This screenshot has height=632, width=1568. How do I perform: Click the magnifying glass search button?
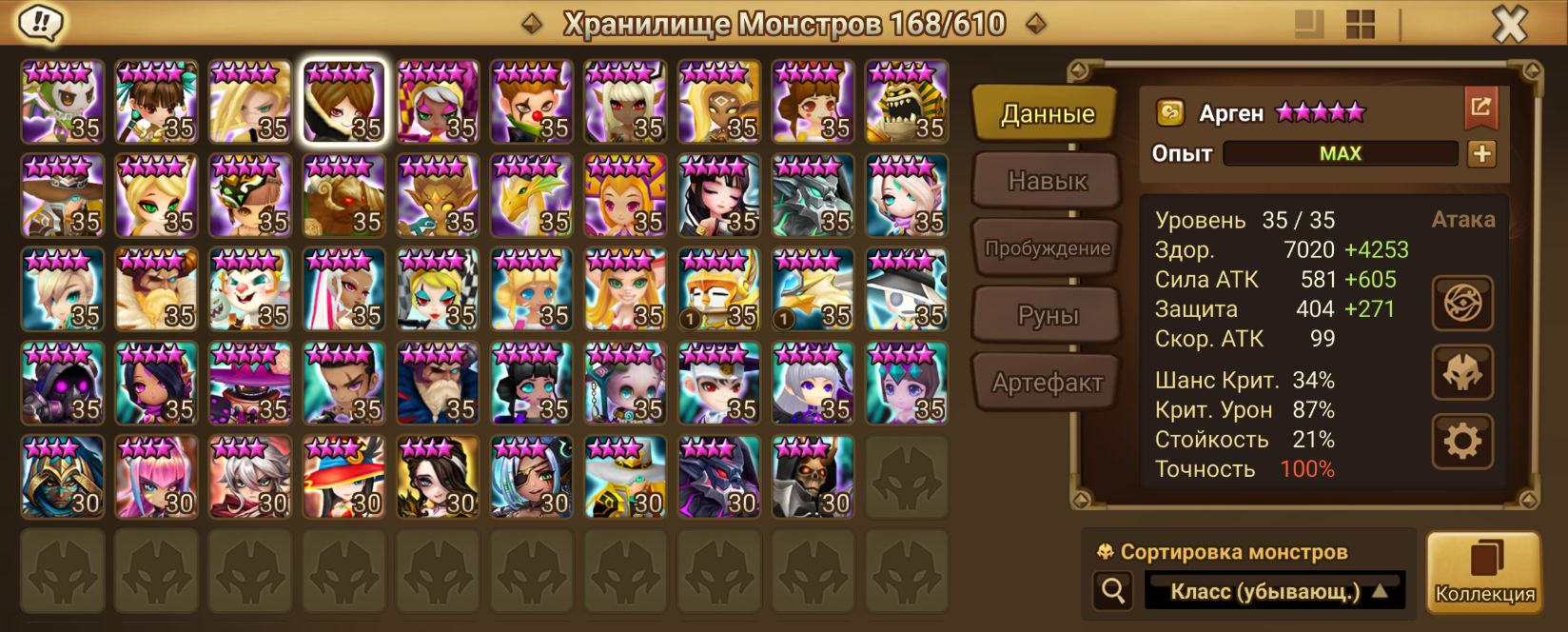pyautogui.click(x=1113, y=591)
